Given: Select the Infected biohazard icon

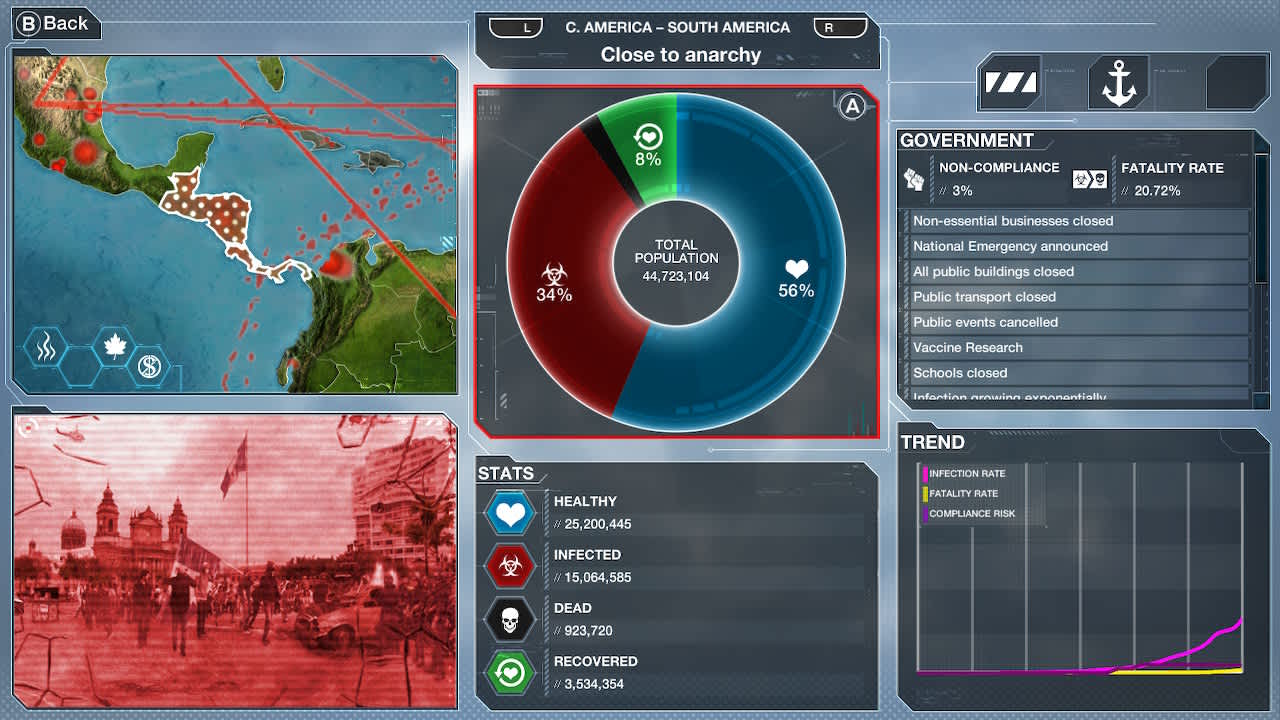Looking at the screenshot, I should (x=510, y=565).
